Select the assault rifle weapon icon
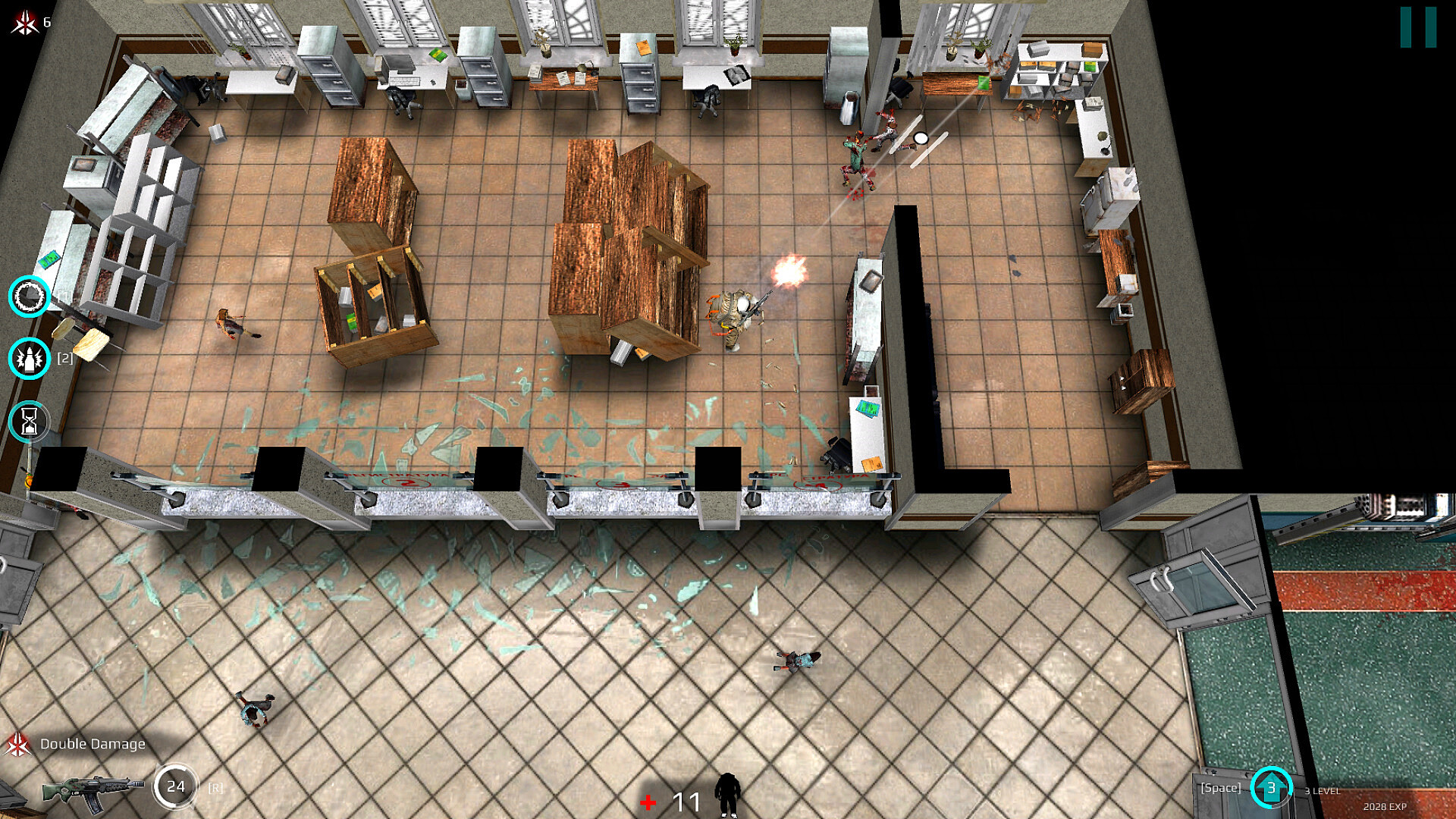The height and width of the screenshot is (819, 1456). tap(92, 789)
